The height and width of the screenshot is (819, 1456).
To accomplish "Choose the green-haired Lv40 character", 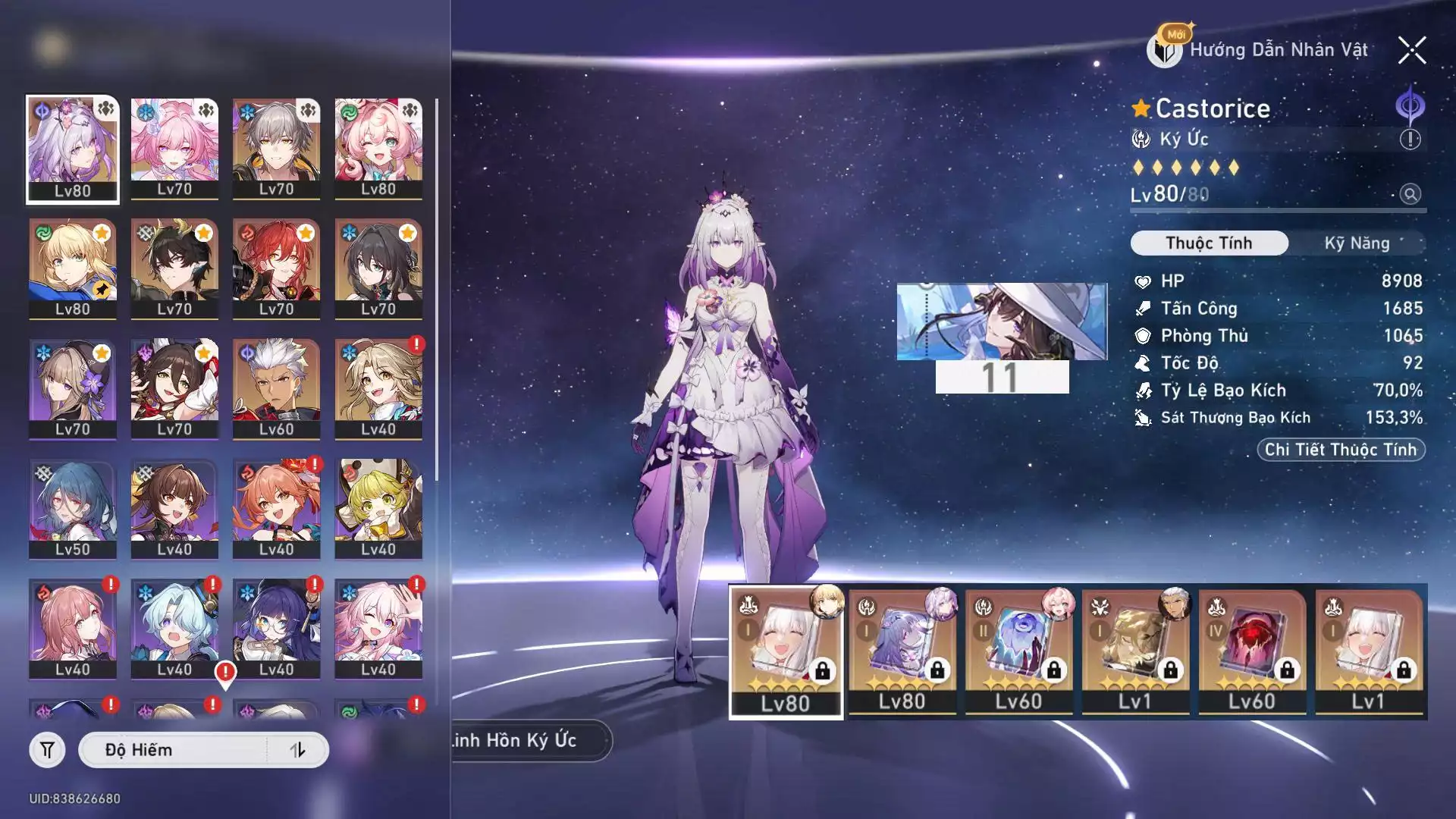I will (378, 509).
